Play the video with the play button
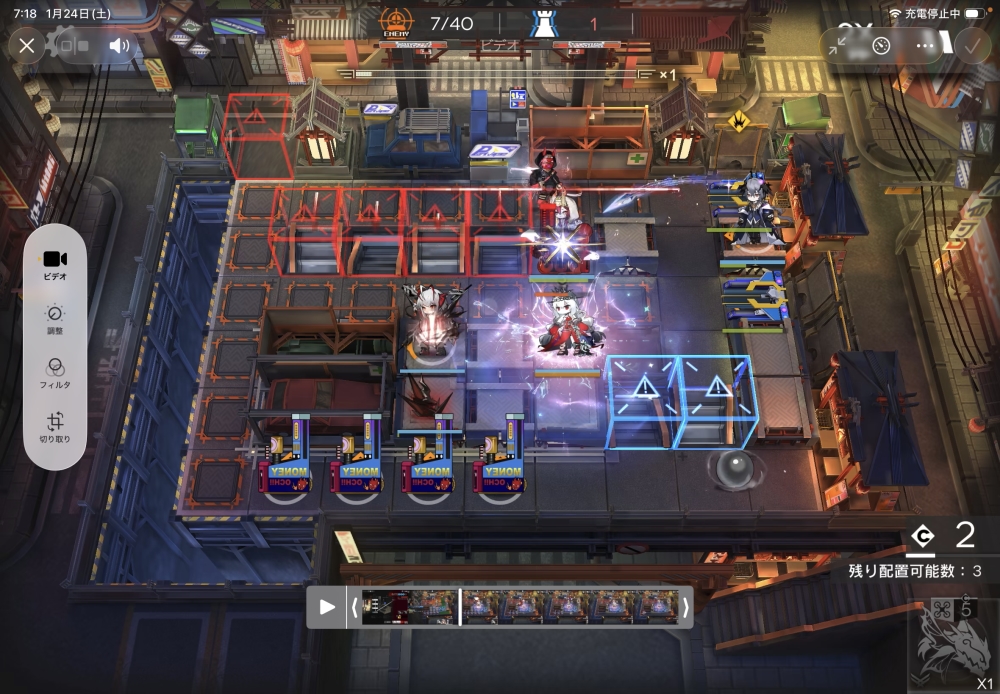Screen dimensions: 1000x694 tap(327, 607)
